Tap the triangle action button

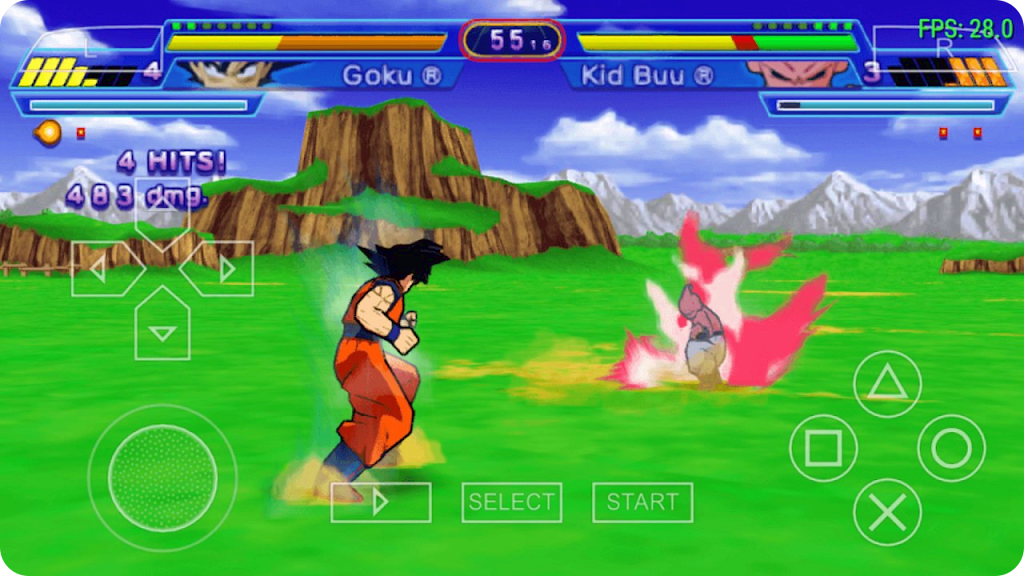point(887,384)
